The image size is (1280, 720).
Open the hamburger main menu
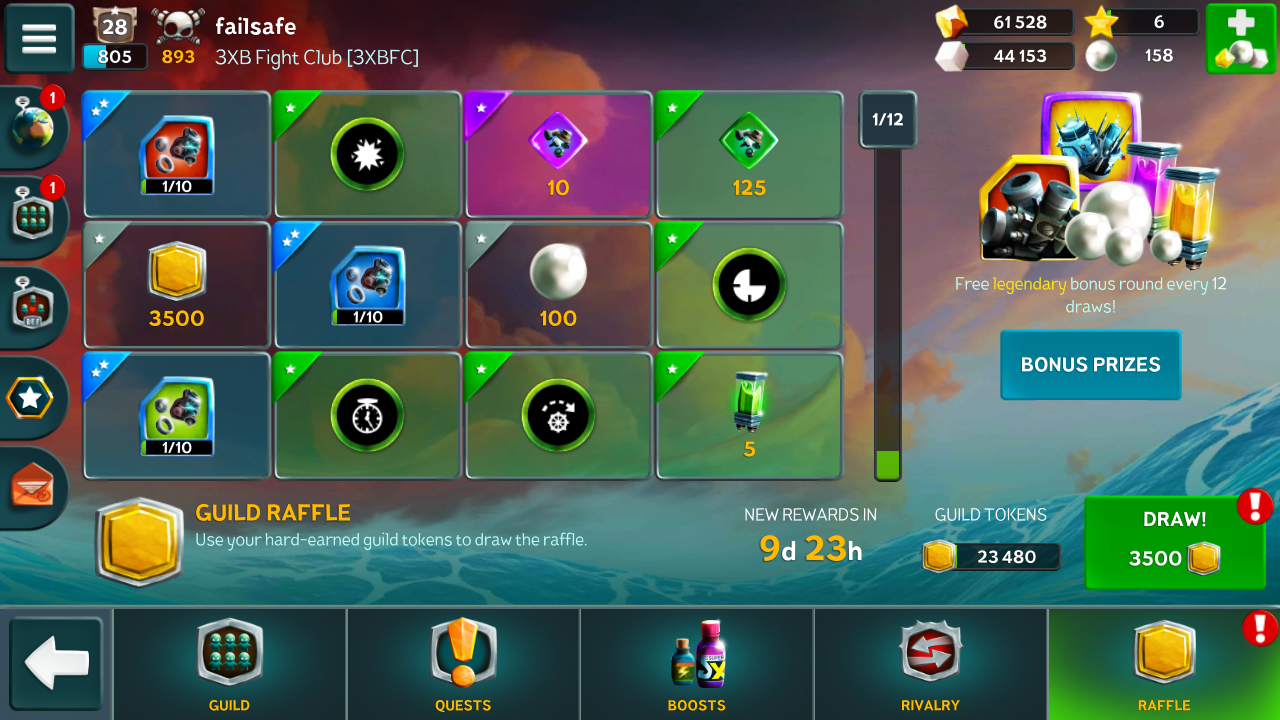click(39, 39)
